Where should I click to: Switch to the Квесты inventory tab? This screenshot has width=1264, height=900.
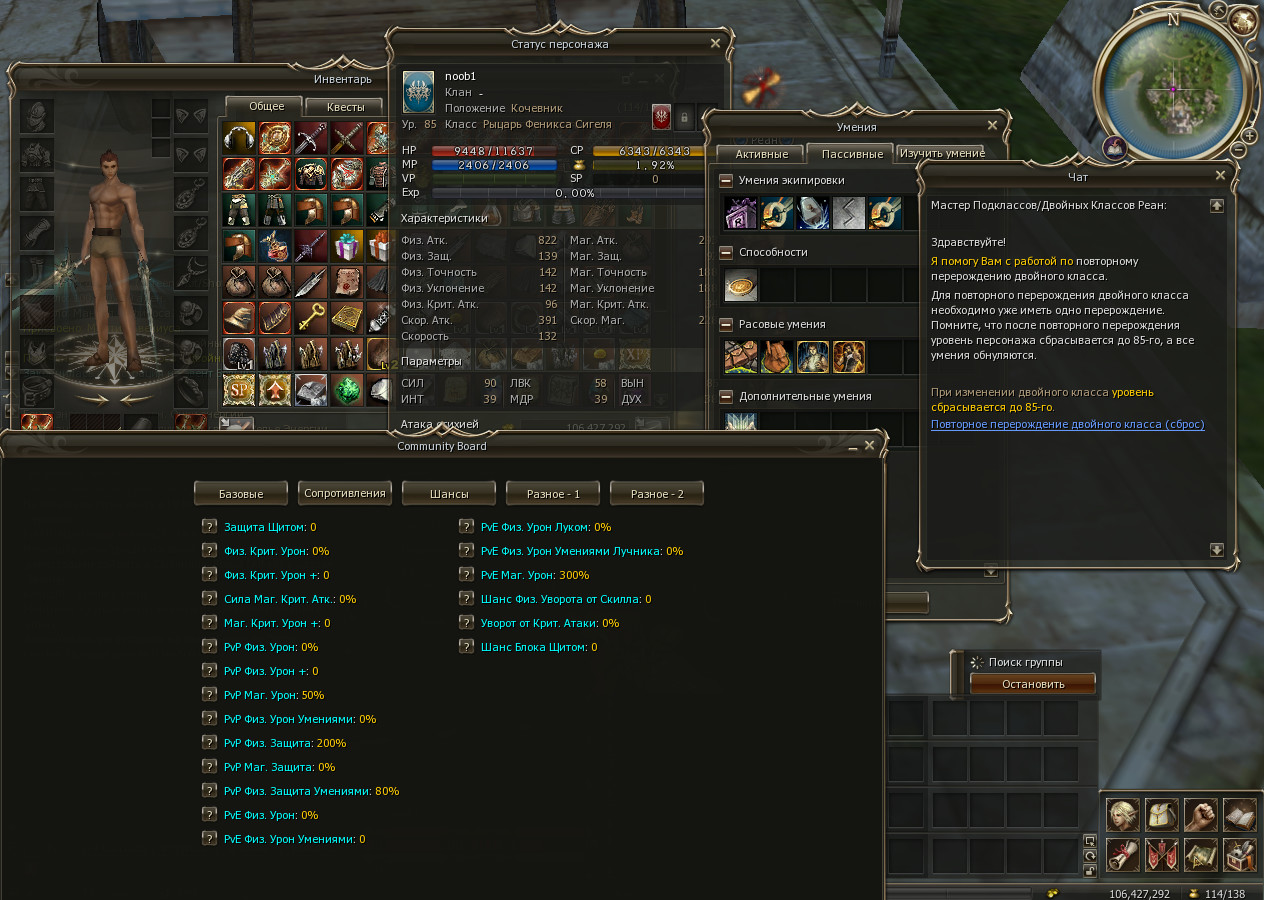pos(346,107)
